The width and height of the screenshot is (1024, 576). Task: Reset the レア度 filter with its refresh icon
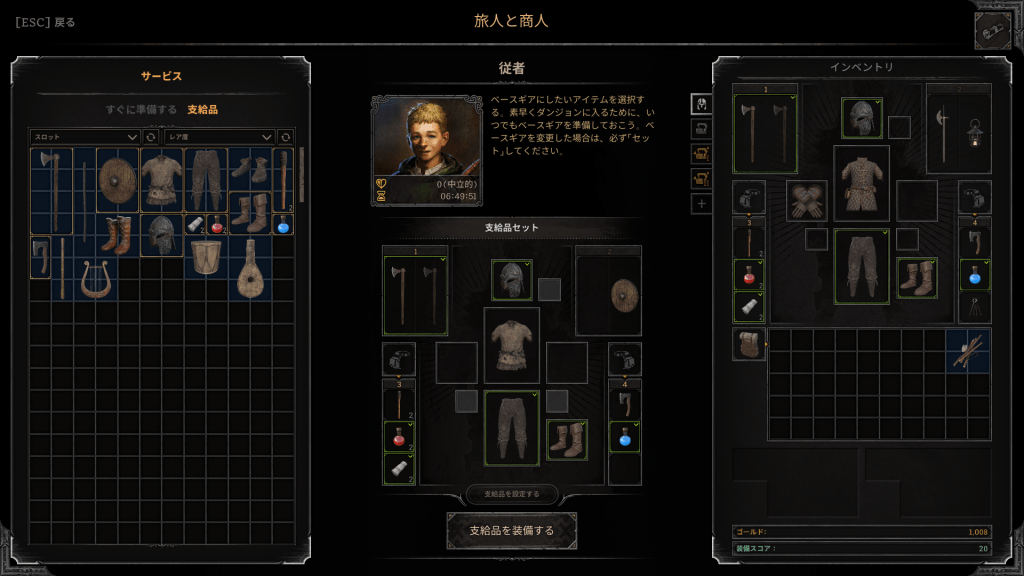tap(285, 136)
